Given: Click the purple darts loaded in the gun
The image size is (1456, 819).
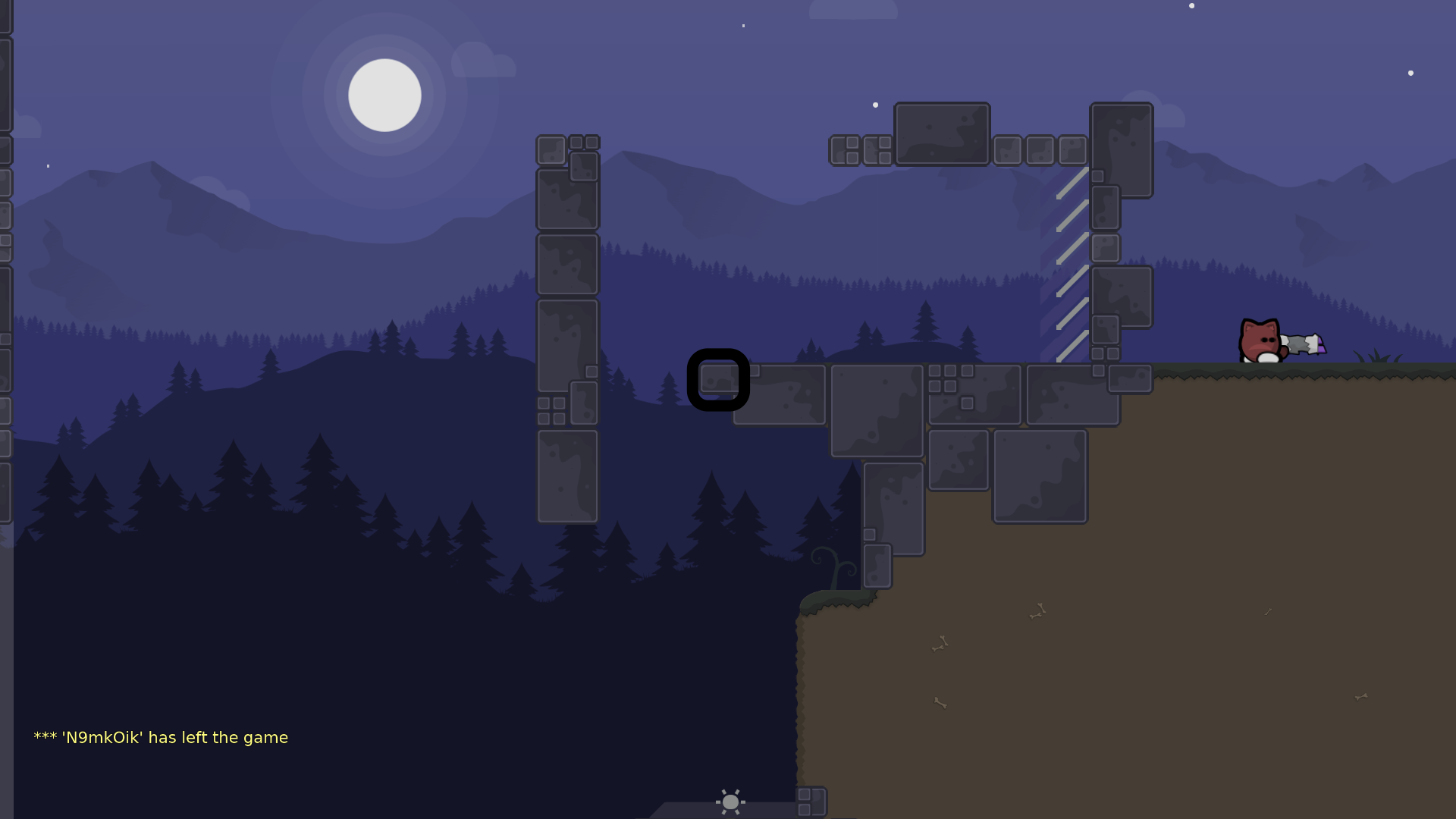Looking at the screenshot, I should [1321, 345].
